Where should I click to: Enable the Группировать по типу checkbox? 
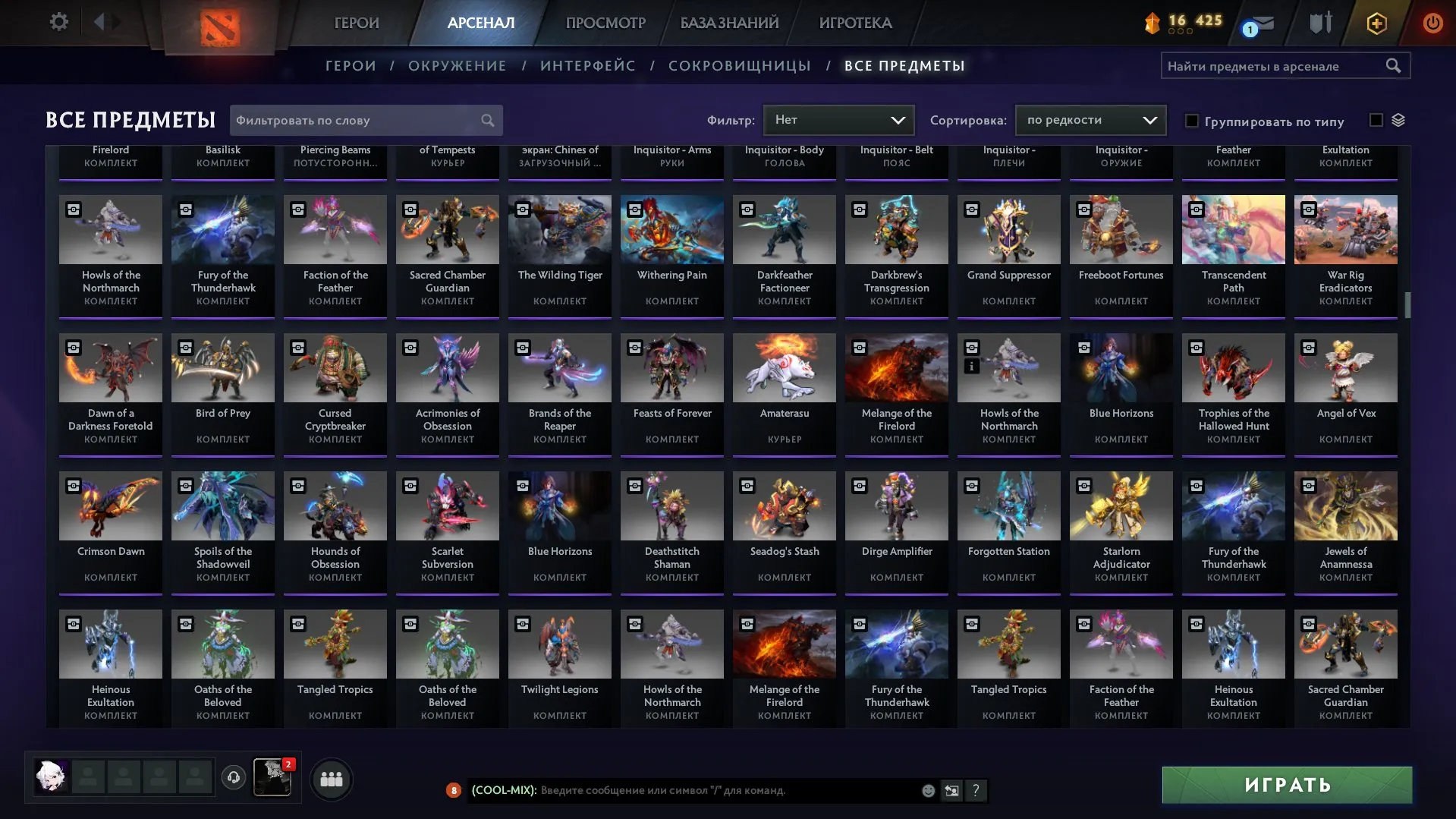click(1192, 121)
